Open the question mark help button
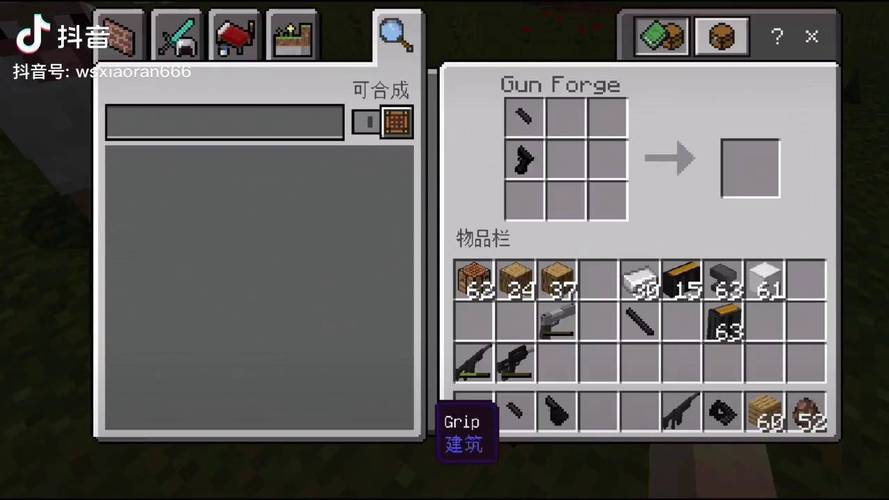The height and width of the screenshot is (500, 889). pos(777,37)
